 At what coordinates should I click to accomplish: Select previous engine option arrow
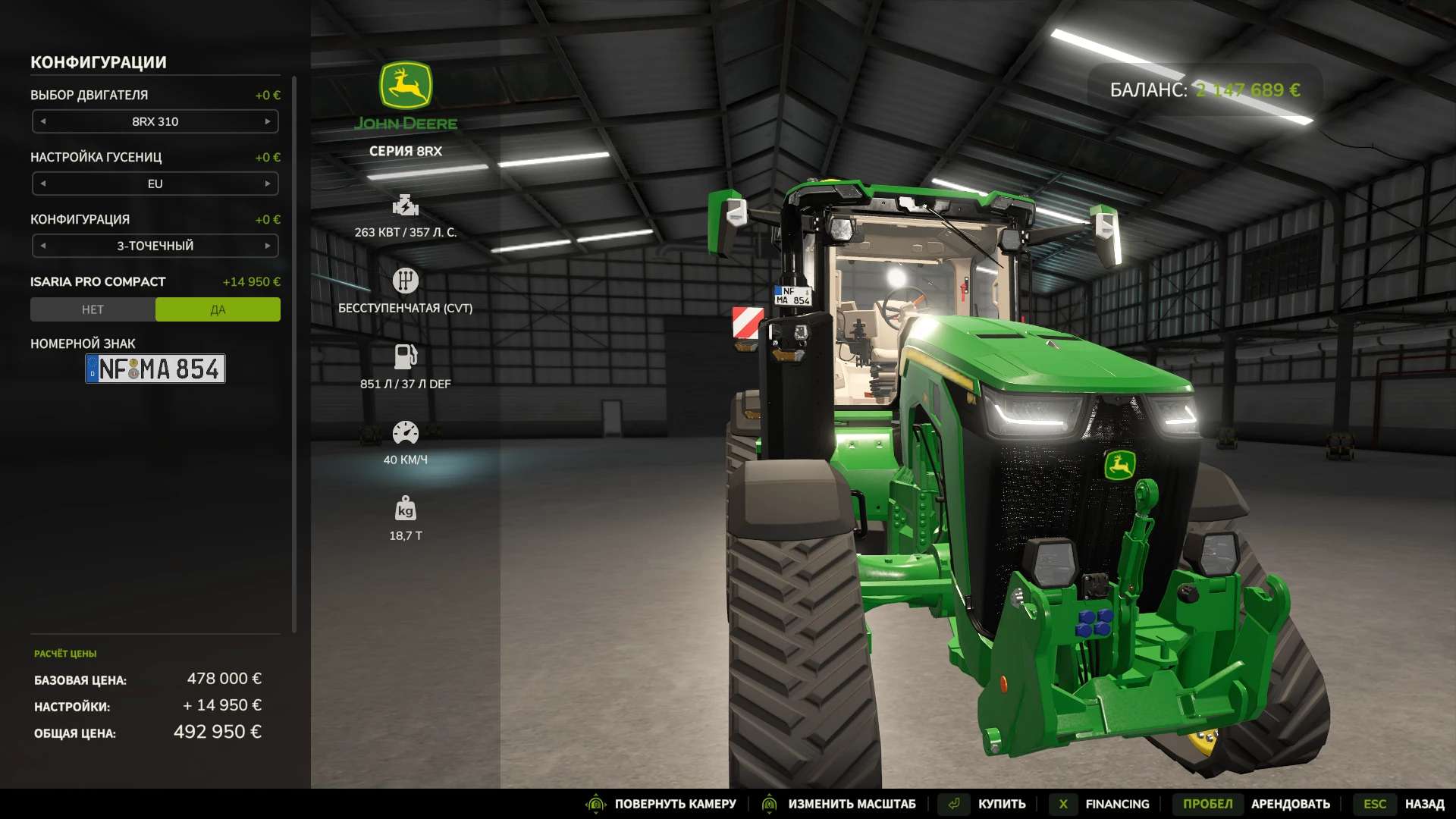43,121
